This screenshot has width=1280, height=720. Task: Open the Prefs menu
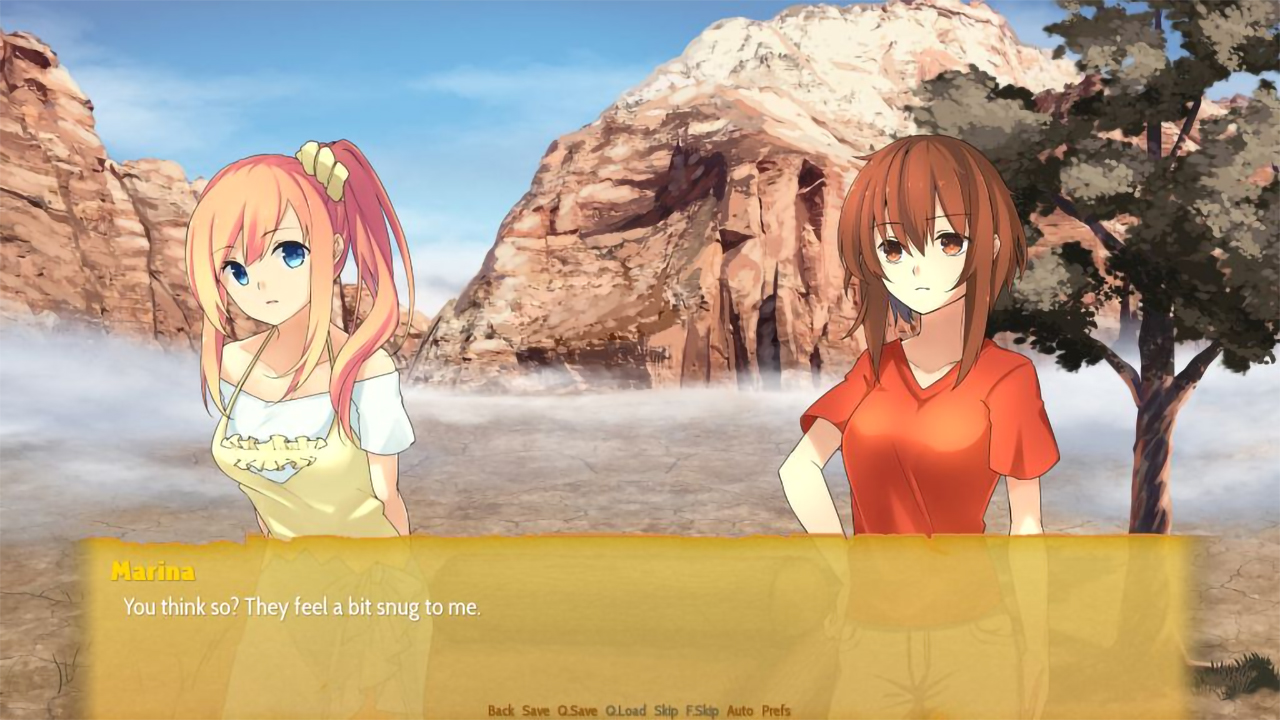(x=776, y=711)
